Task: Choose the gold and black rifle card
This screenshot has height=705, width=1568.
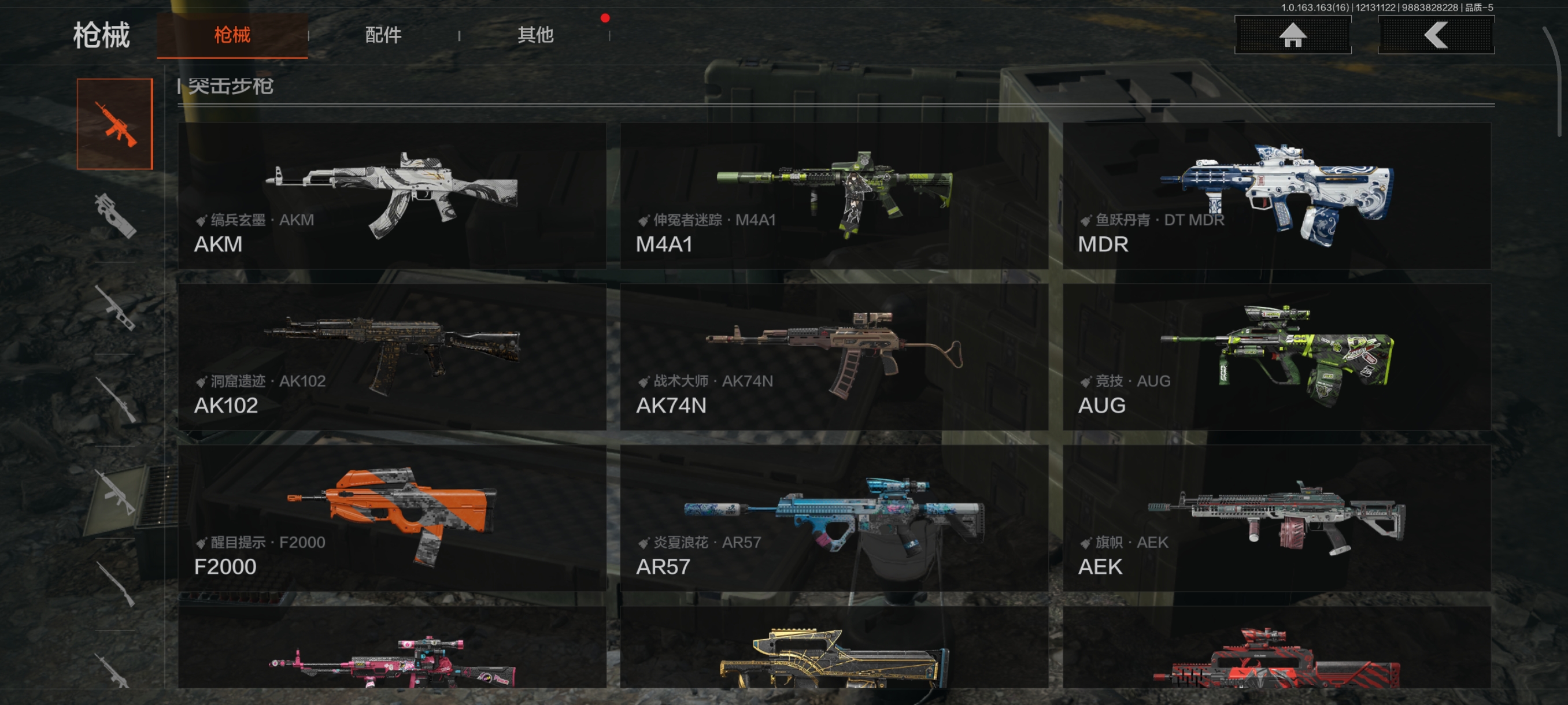Action: point(834,651)
